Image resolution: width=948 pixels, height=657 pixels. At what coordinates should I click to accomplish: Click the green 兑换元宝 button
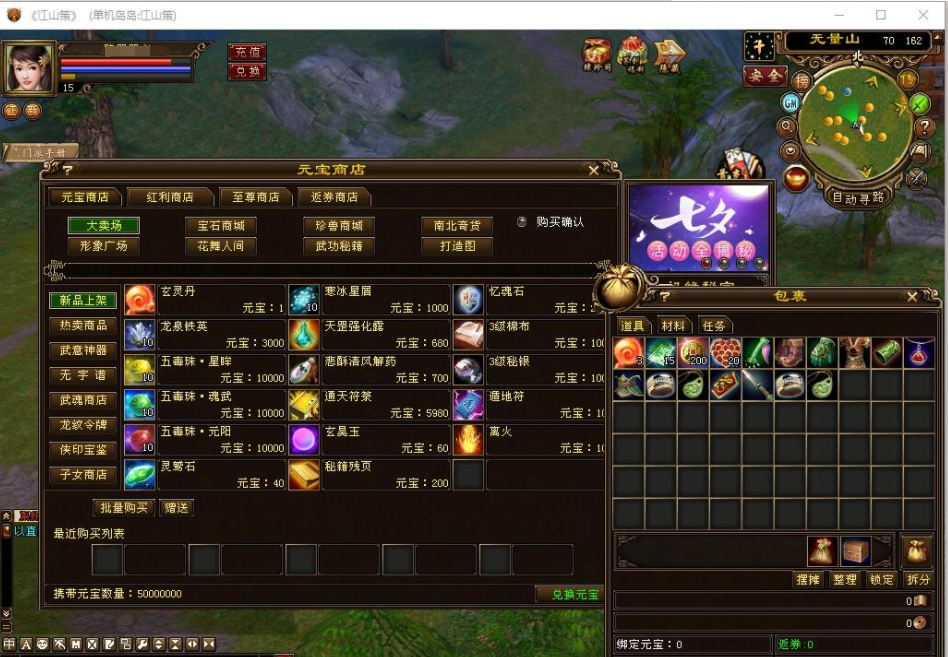(568, 594)
